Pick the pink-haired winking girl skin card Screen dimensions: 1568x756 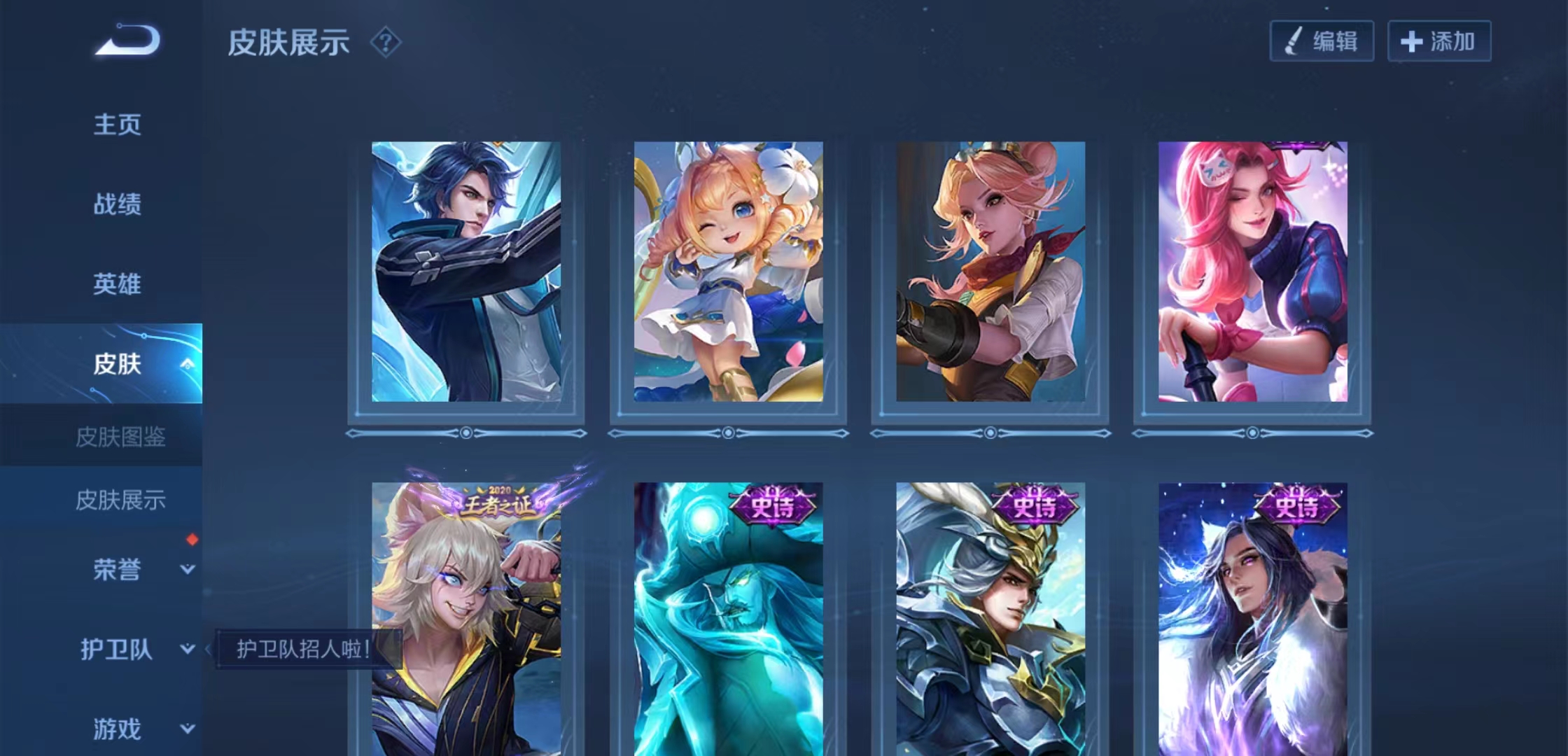[x=1252, y=272]
